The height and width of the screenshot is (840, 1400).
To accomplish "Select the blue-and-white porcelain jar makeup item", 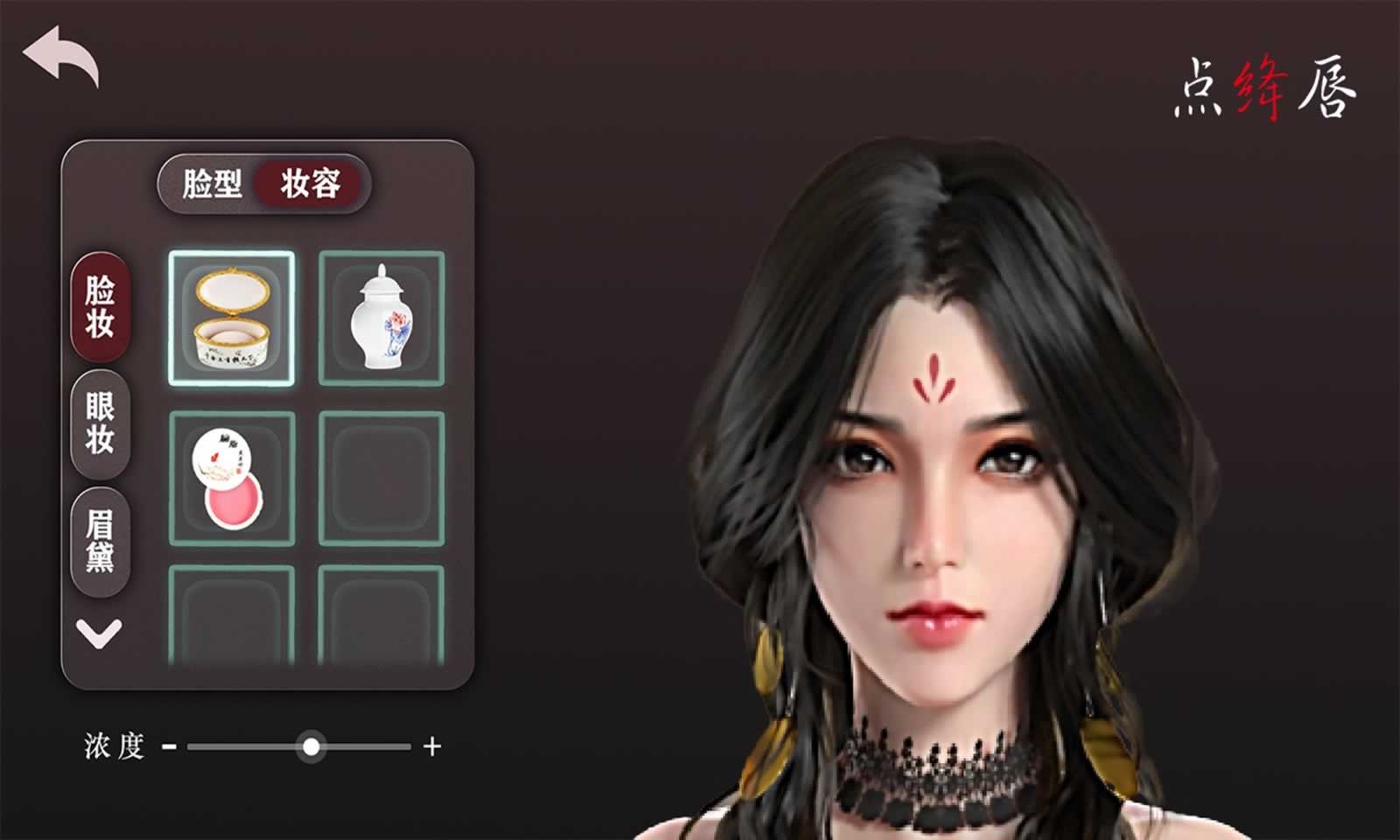I will point(381,320).
